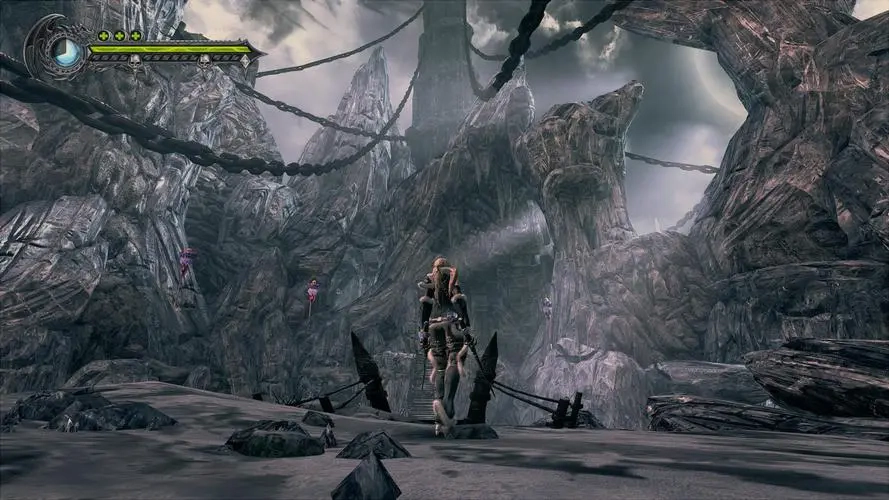Viewport: 889px width, 500px height.
Task: Click the blue orb in the dragon emblem
Action: (x=67, y=51)
